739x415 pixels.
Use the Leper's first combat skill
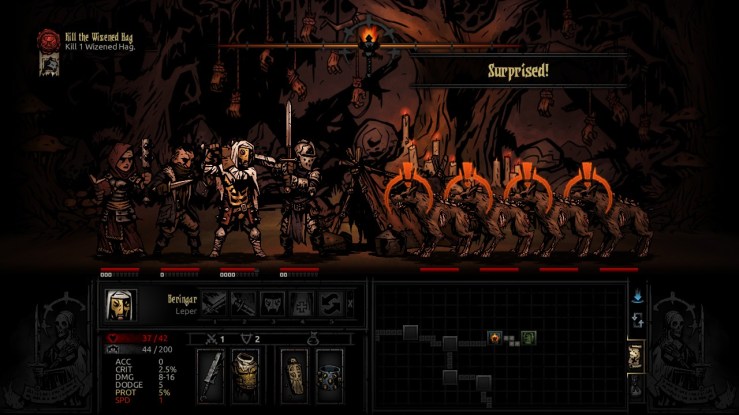pyautogui.click(x=213, y=303)
